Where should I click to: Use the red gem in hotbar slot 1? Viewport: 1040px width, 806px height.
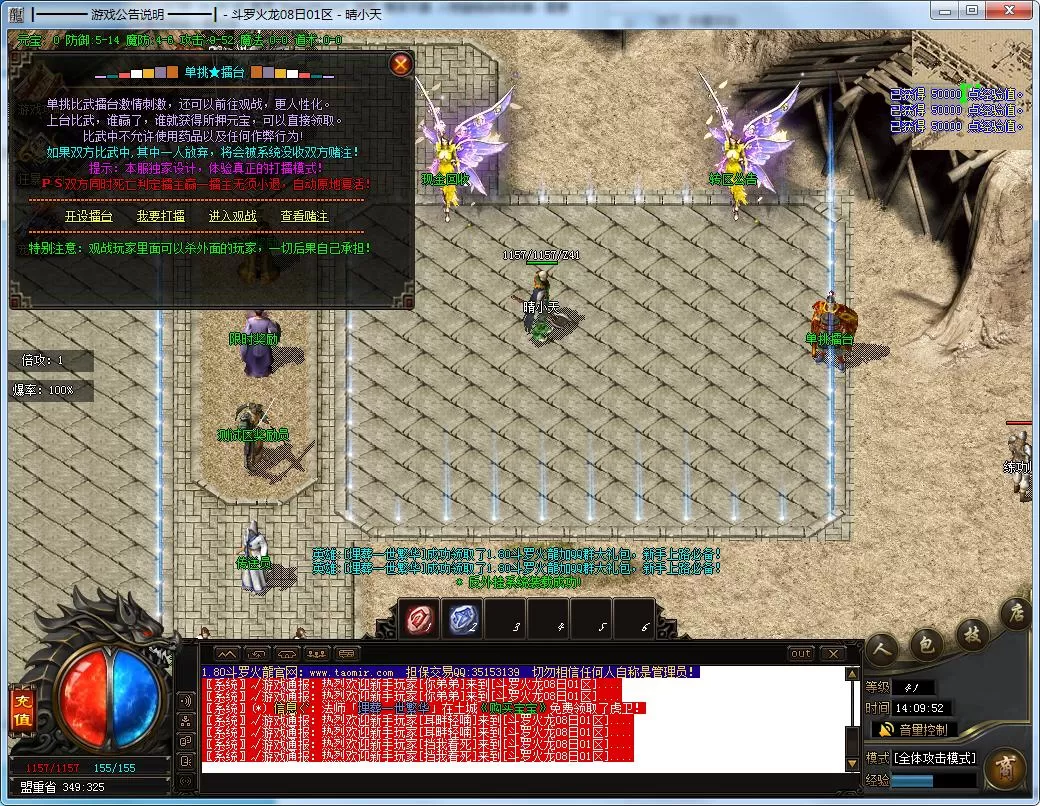click(420, 620)
